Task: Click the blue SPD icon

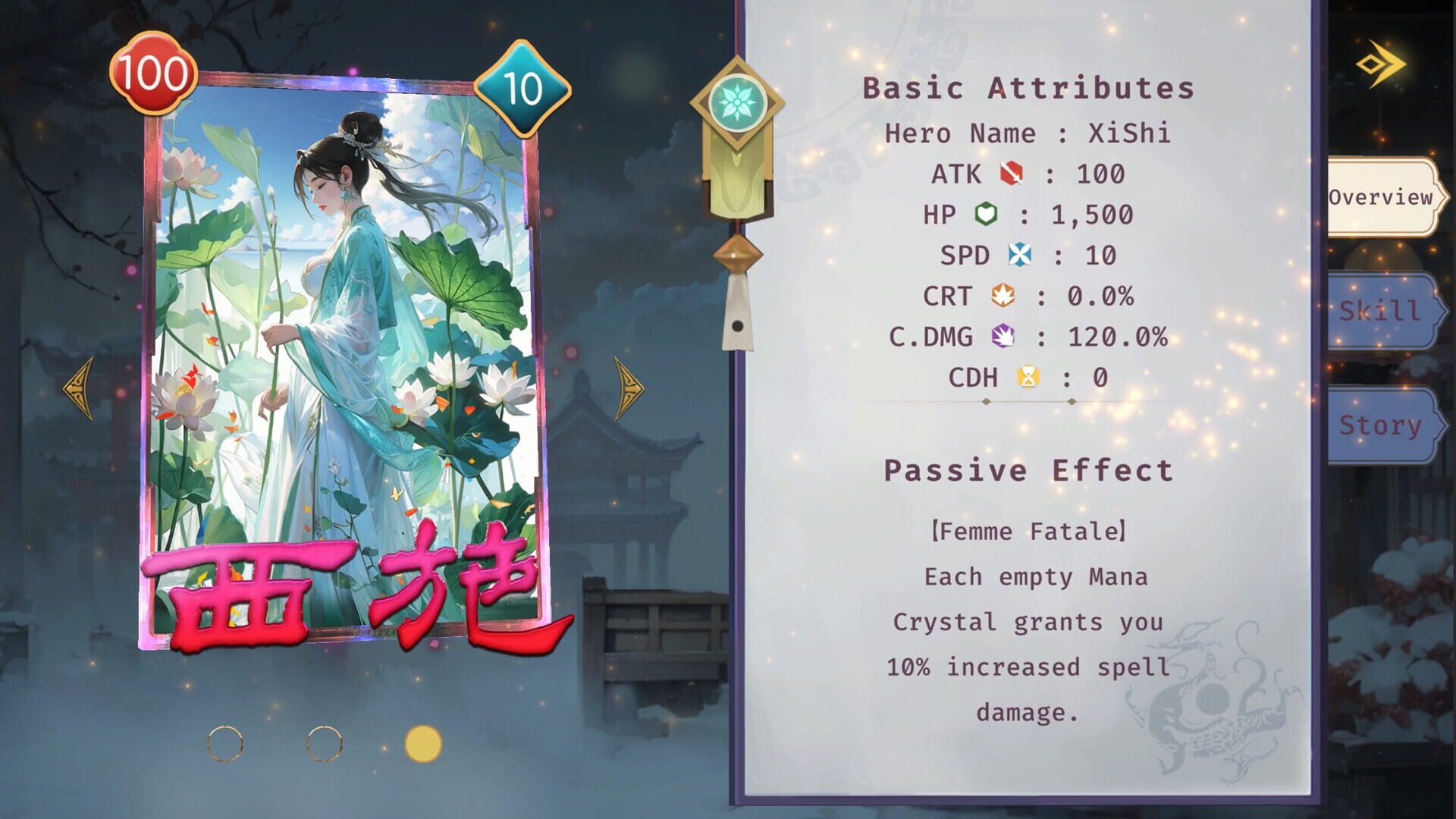Action: 1020,256
